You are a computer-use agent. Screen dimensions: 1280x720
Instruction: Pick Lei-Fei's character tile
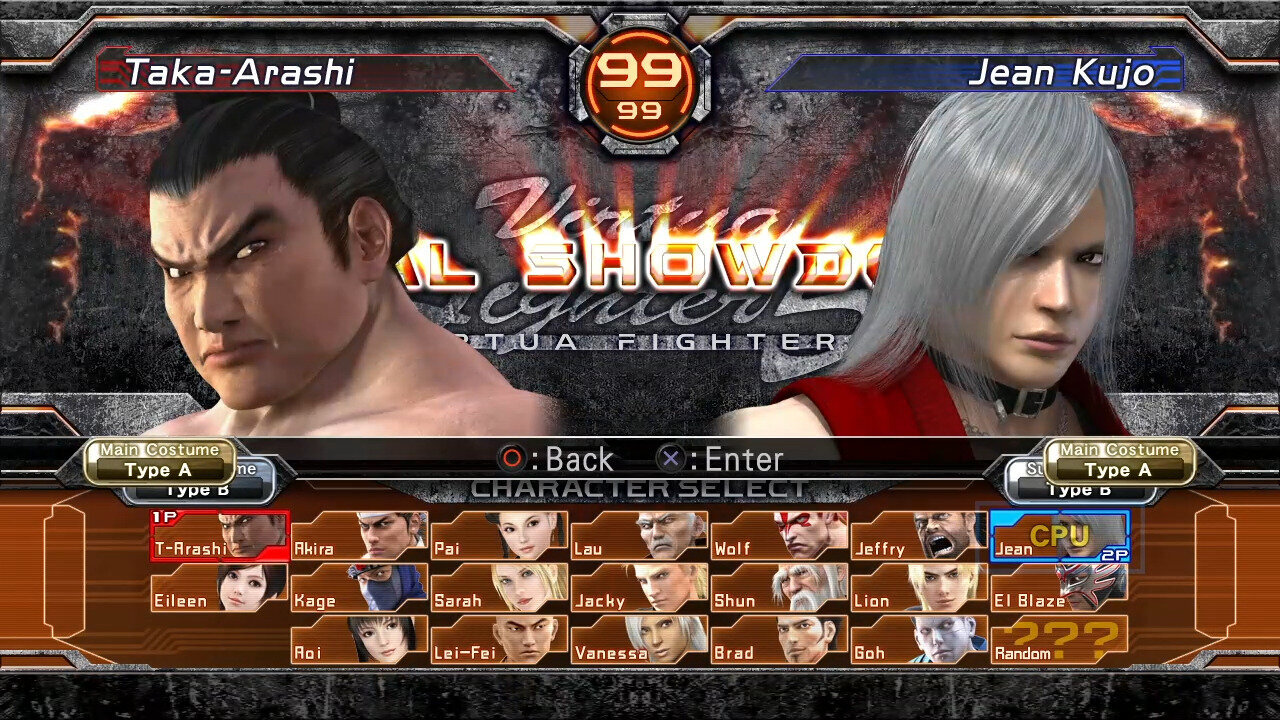(499, 640)
